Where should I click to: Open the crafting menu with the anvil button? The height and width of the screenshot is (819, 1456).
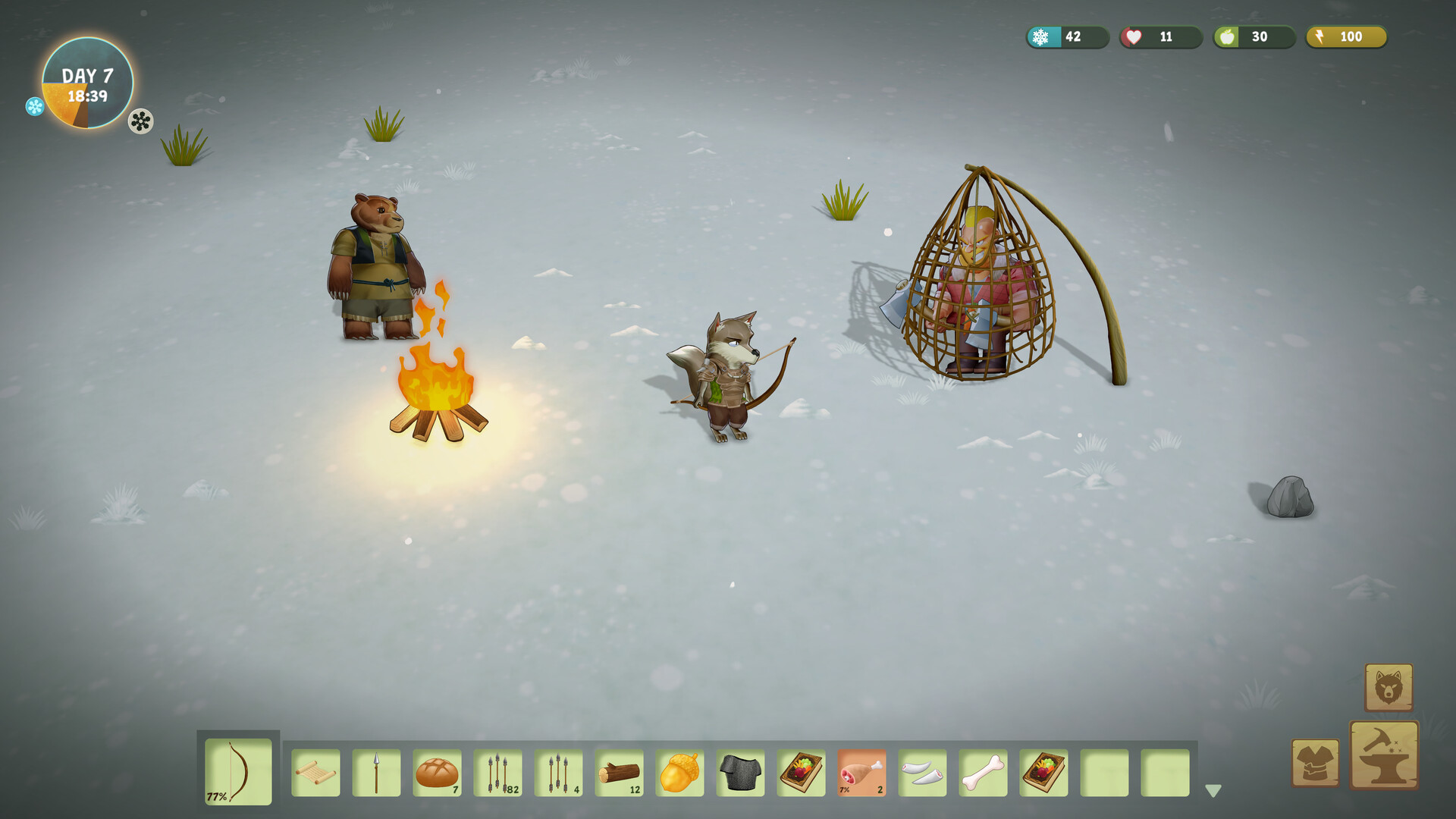click(1384, 755)
